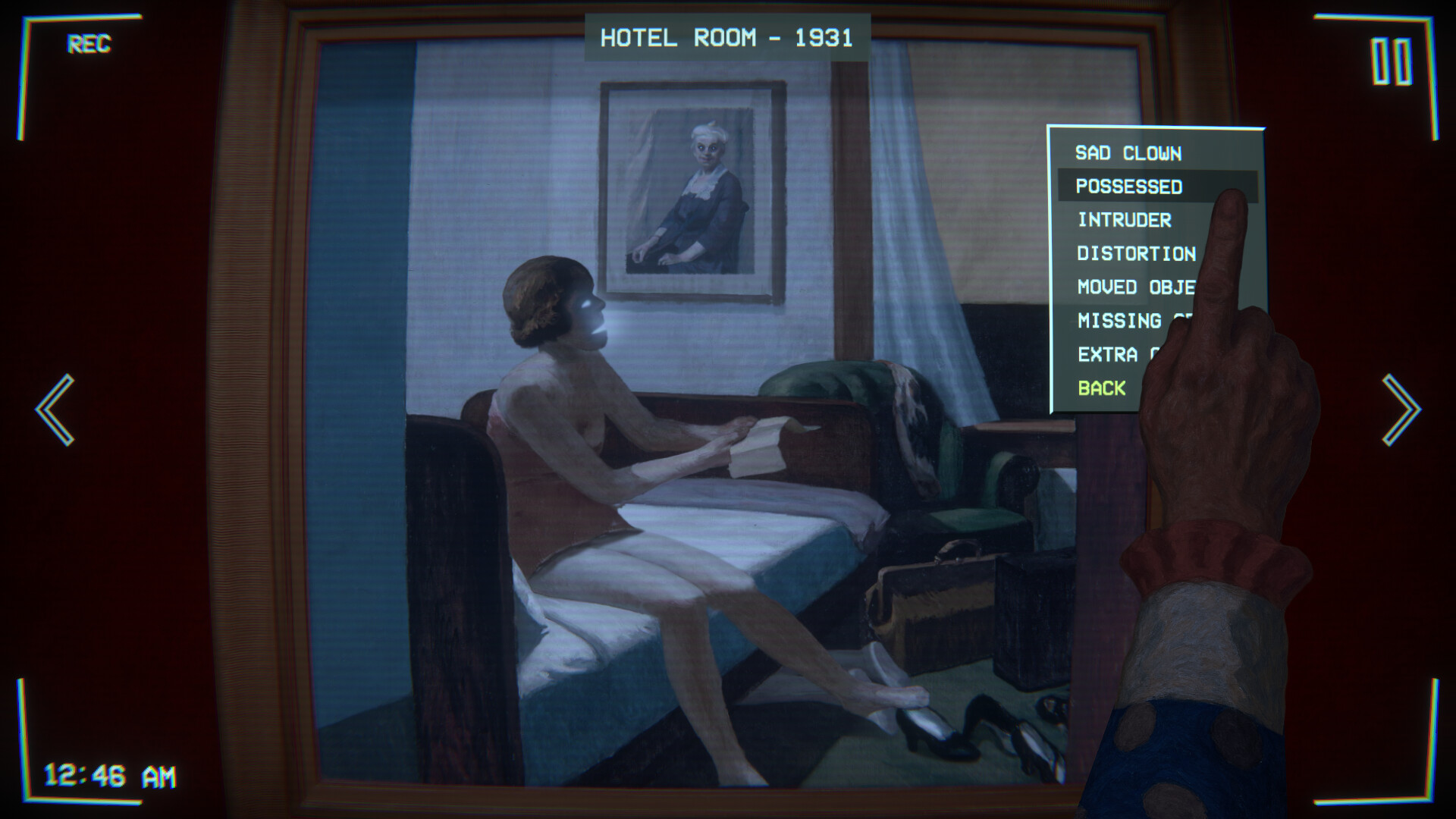Select the SAD CLOWN anomaly
Screen dimensions: 1456x819
pos(1128,153)
